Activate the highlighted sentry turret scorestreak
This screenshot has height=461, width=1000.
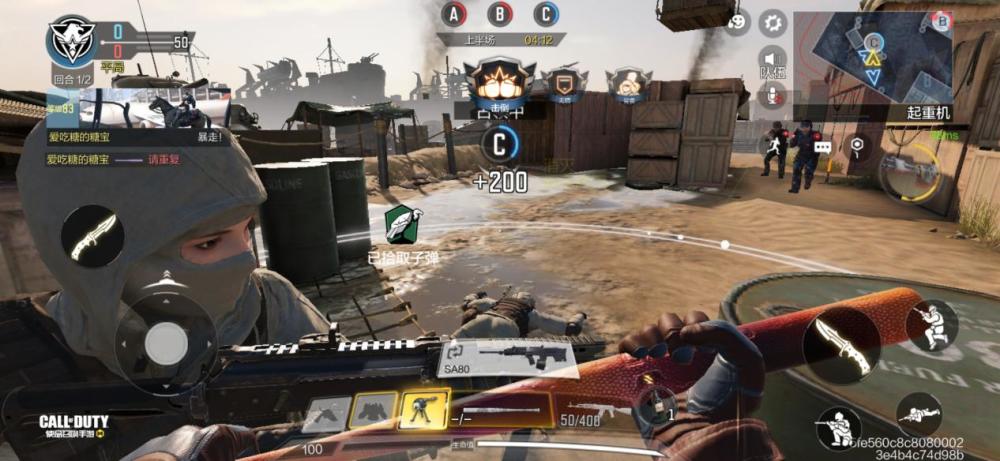pos(424,409)
